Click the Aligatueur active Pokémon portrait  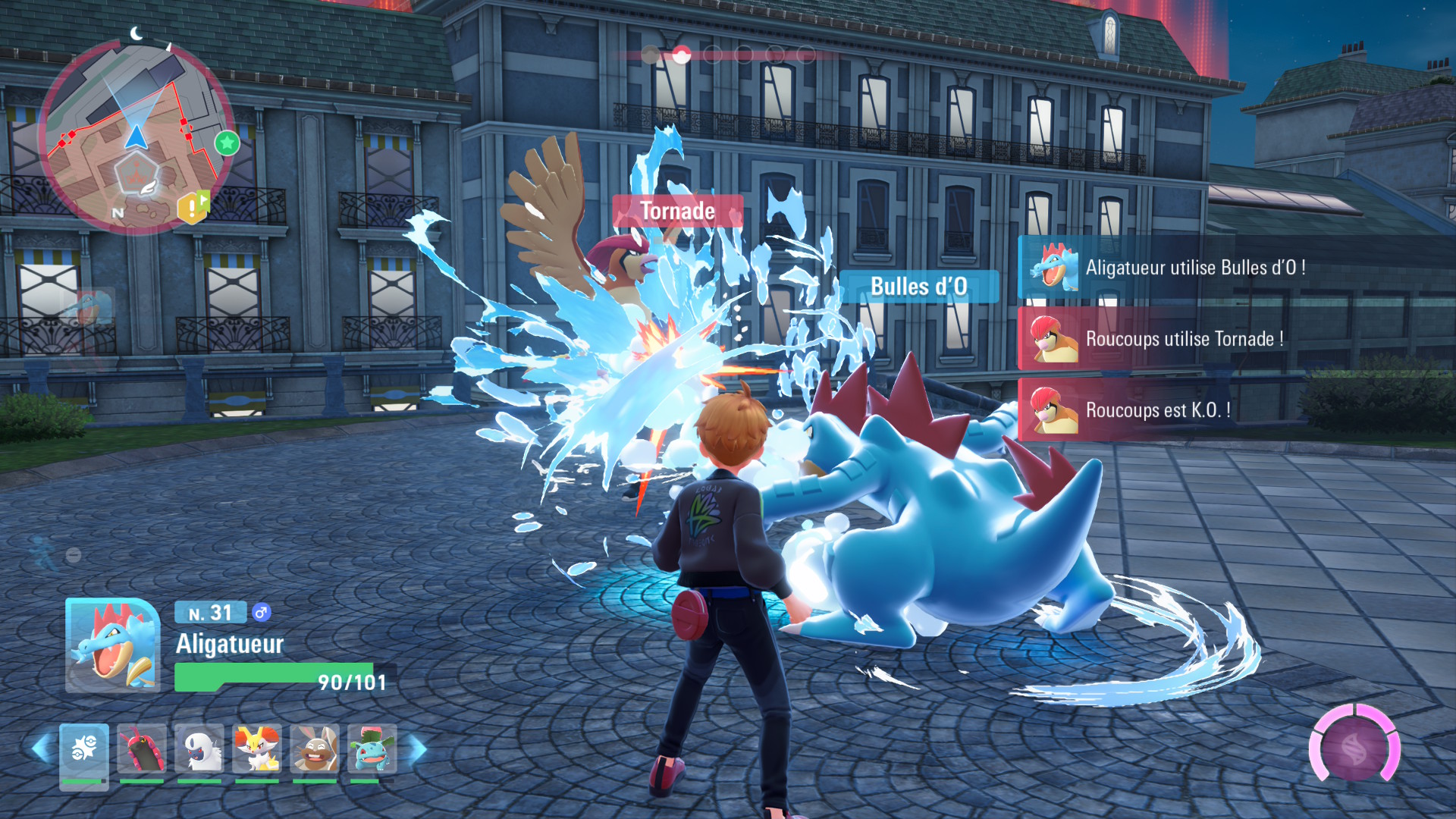[113, 645]
